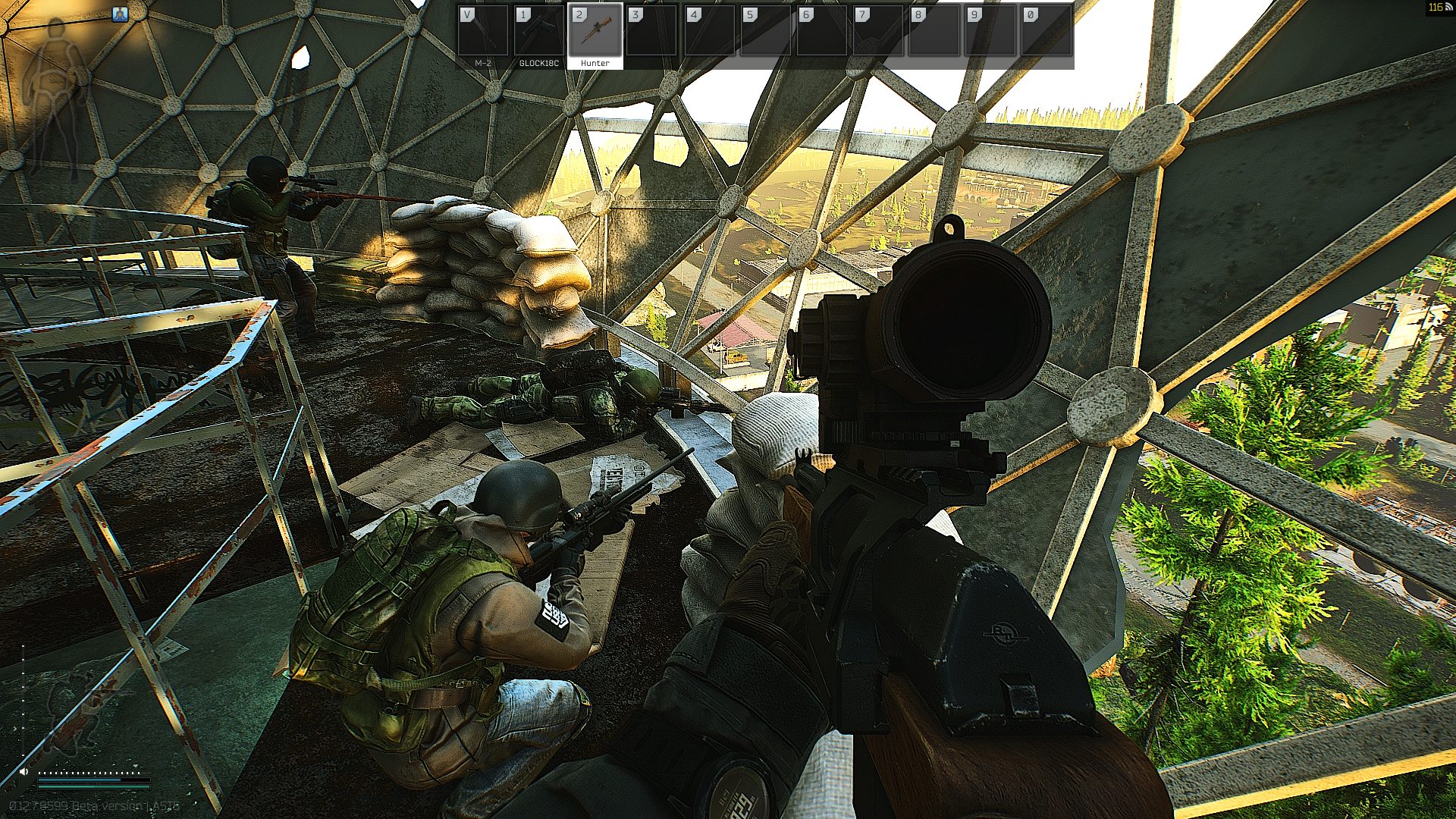Switch to the GLOCK18C pistol slot

[538, 36]
